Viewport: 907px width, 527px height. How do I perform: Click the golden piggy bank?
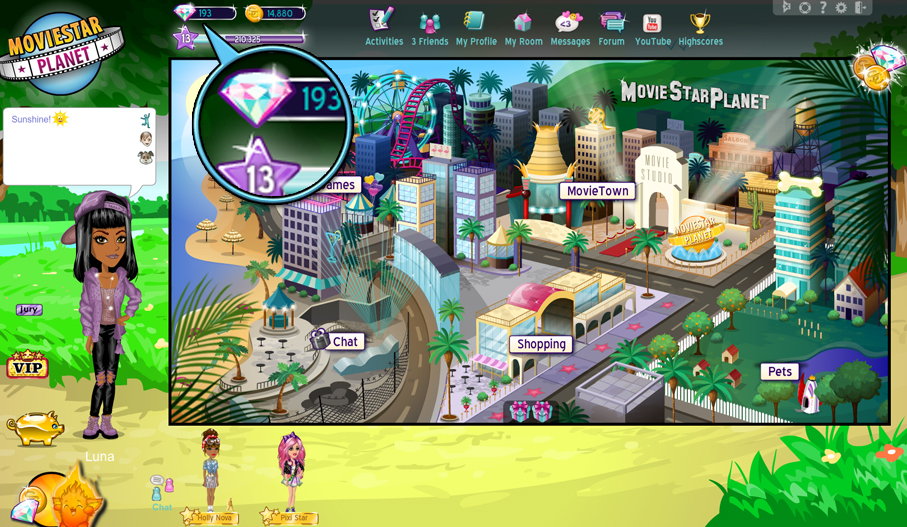click(36, 427)
